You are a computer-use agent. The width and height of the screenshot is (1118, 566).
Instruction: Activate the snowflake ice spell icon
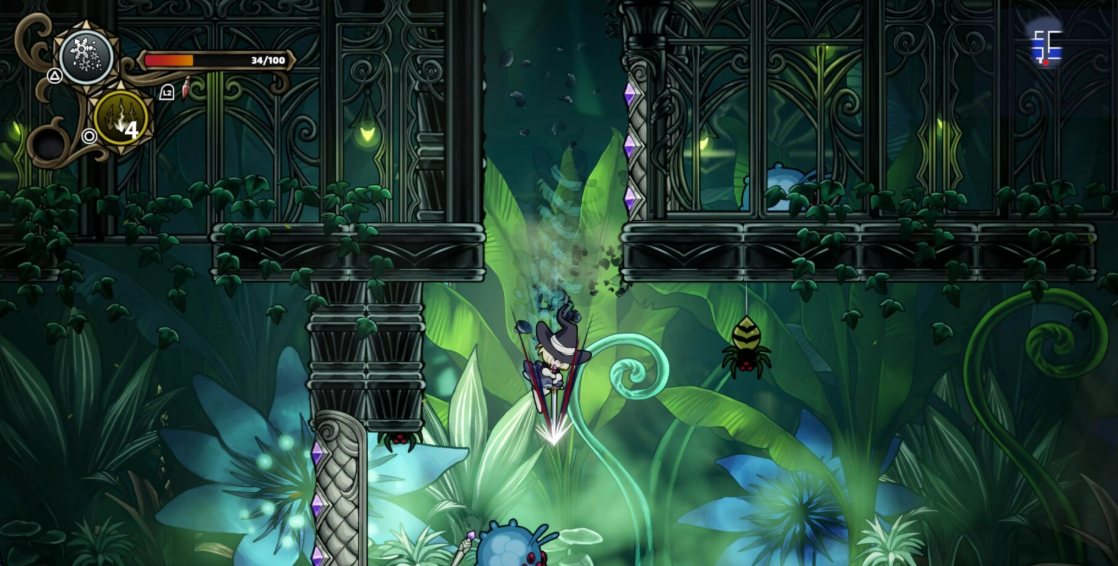click(x=85, y=58)
